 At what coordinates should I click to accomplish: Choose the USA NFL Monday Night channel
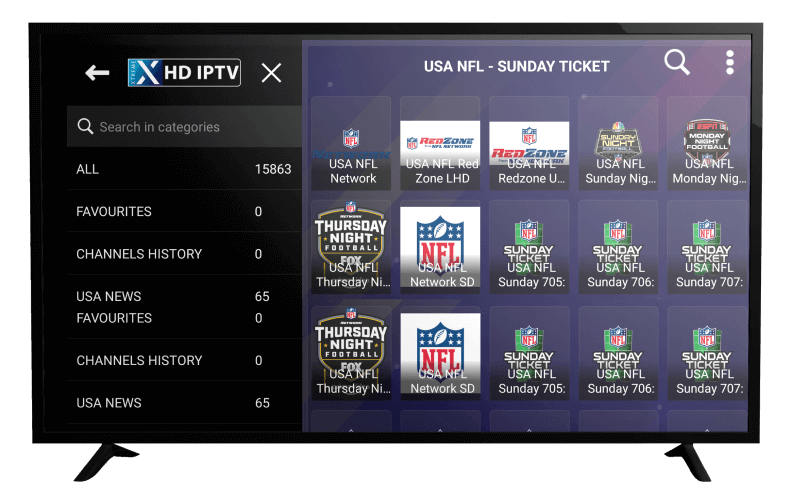point(707,144)
